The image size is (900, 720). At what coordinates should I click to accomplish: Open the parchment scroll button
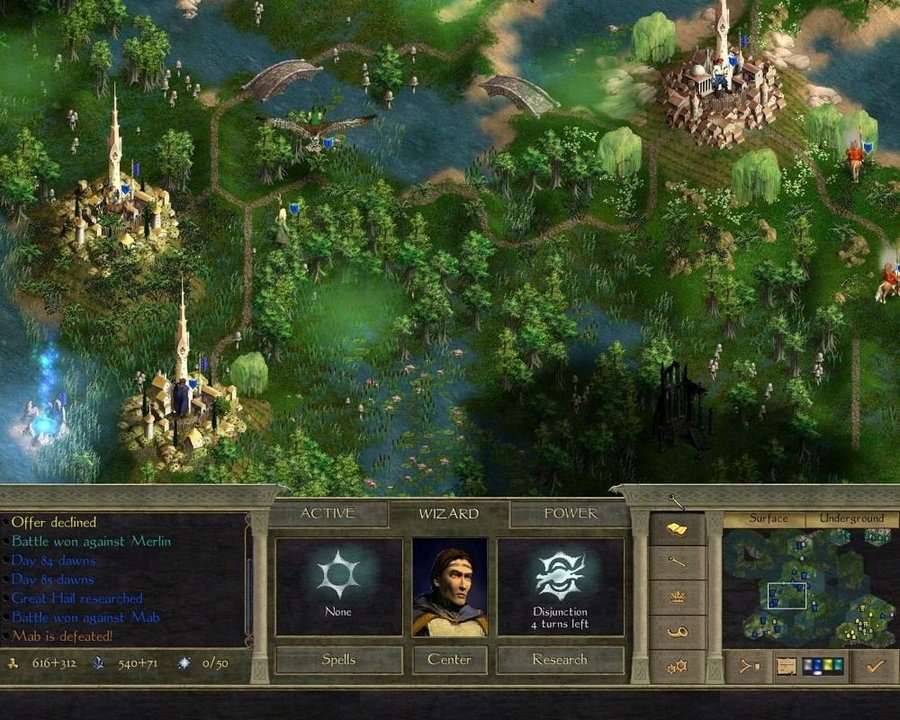pyautogui.click(x=785, y=665)
